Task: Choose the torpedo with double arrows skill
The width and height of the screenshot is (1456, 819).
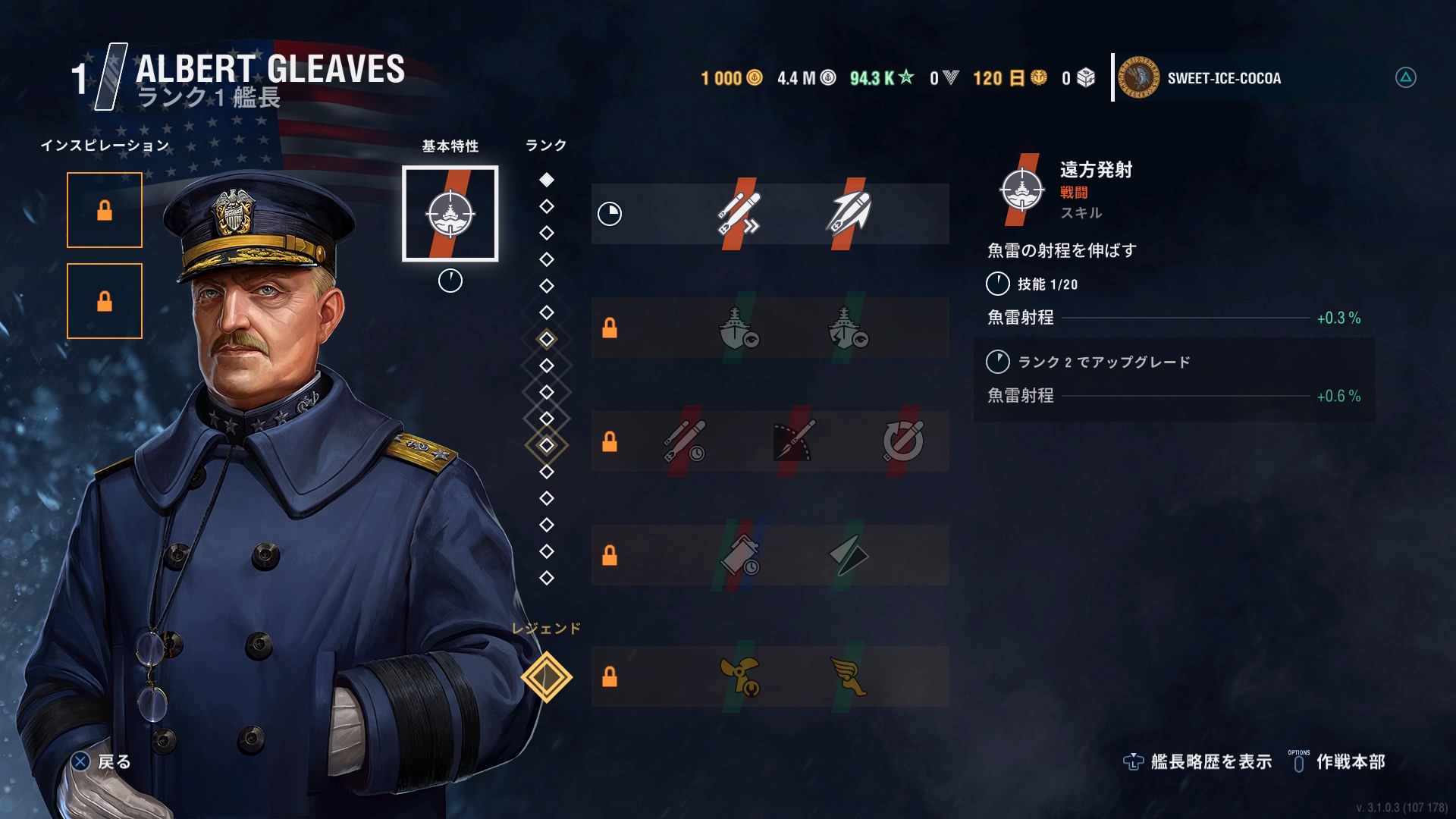Action: pyautogui.click(x=739, y=214)
